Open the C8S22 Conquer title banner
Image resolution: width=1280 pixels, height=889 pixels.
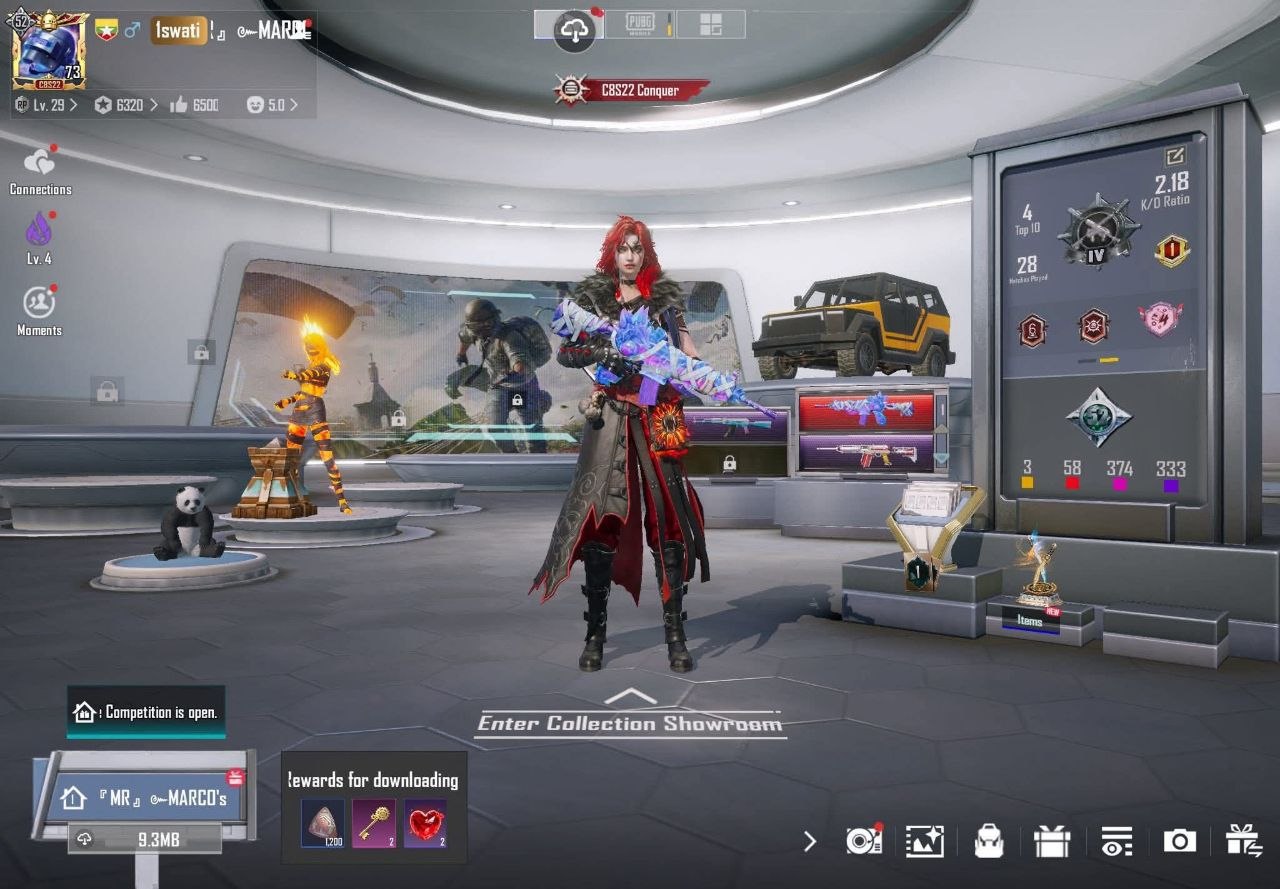(x=632, y=90)
